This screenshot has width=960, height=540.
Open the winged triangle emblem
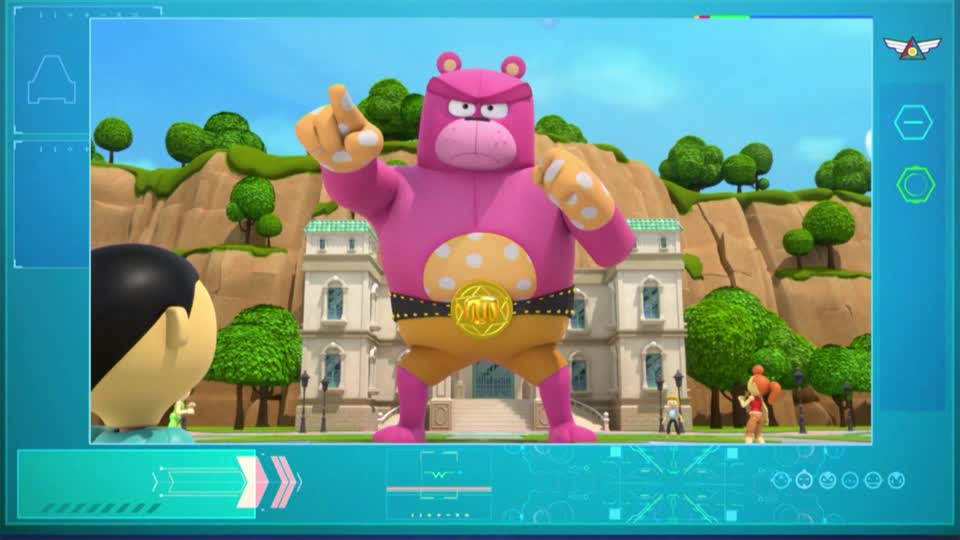tap(912, 47)
